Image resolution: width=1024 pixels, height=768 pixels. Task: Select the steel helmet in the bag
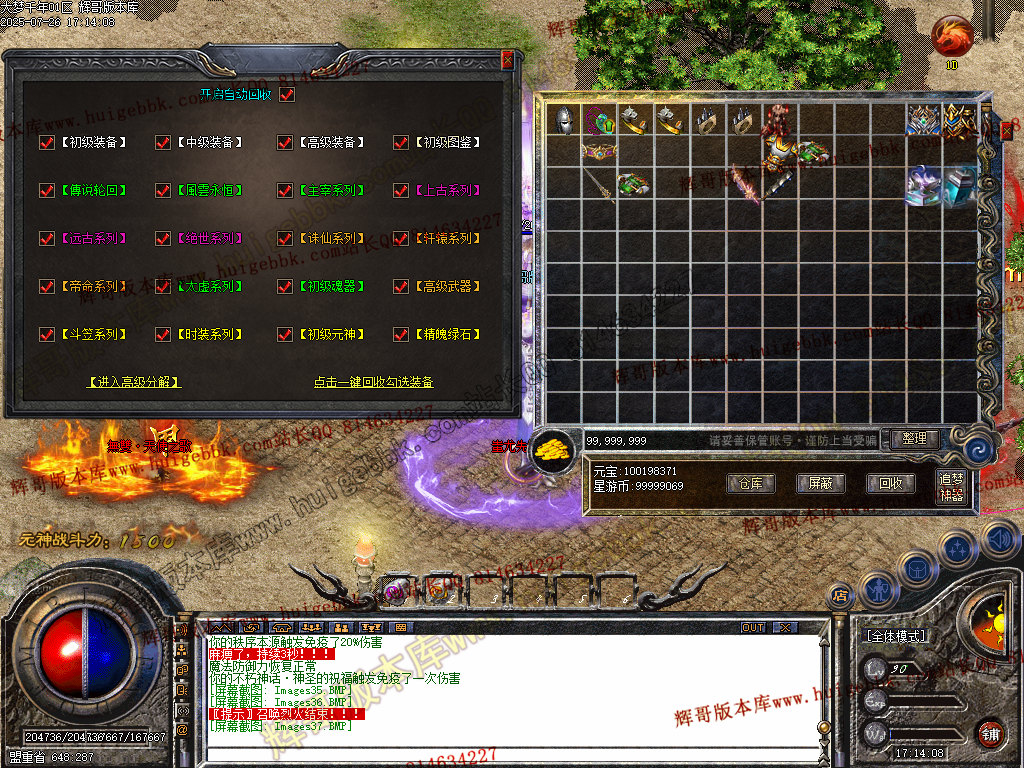click(x=563, y=120)
